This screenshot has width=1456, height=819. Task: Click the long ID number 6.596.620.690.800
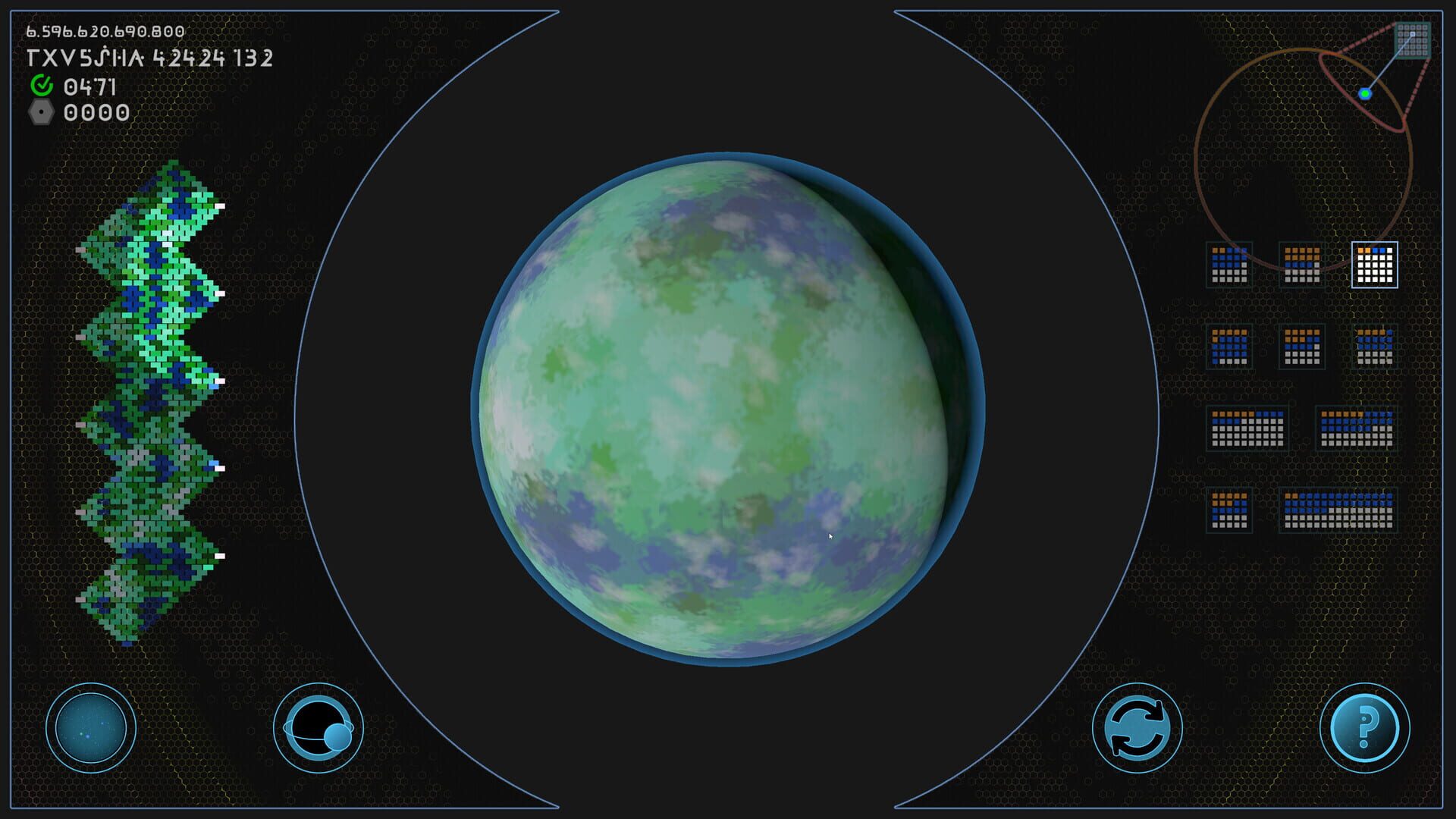(105, 32)
